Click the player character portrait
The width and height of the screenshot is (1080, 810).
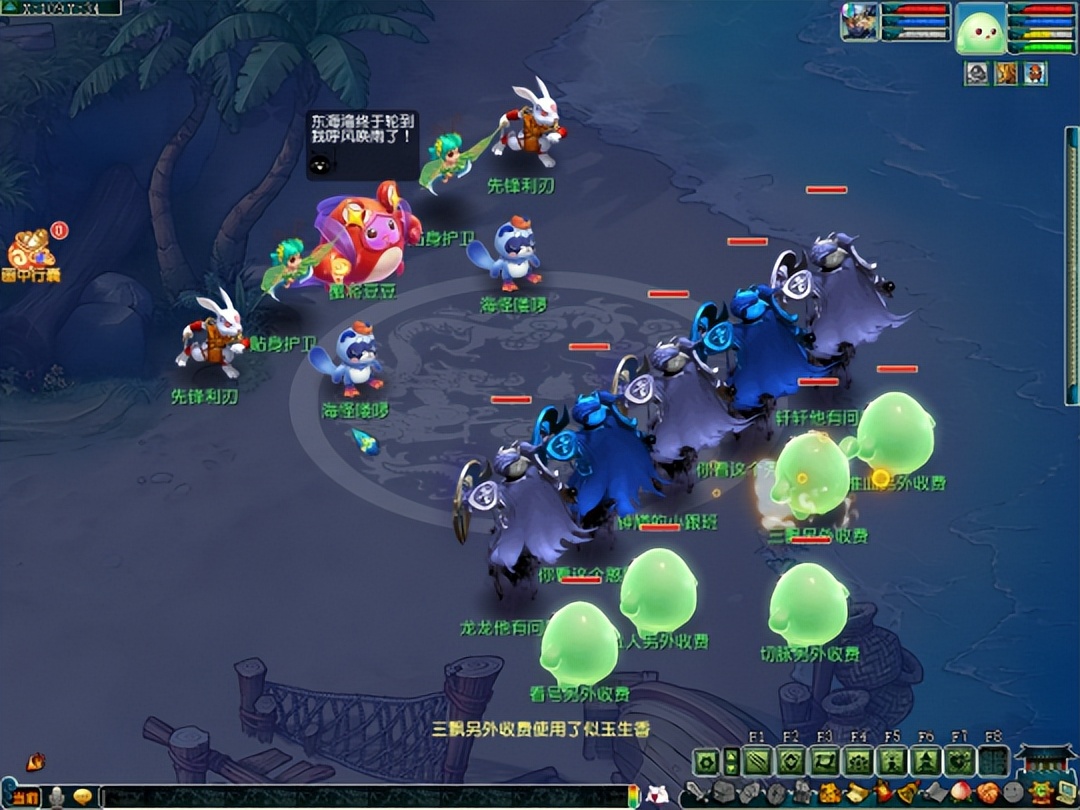pos(859,22)
